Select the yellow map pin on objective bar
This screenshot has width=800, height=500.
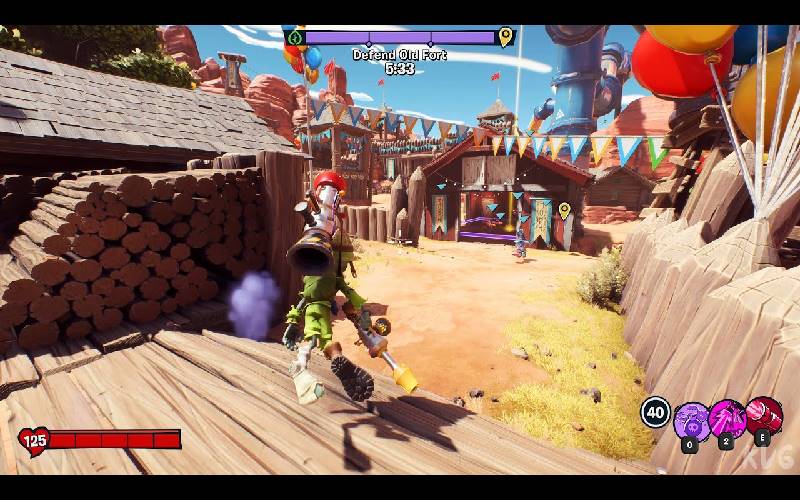pyautogui.click(x=506, y=38)
